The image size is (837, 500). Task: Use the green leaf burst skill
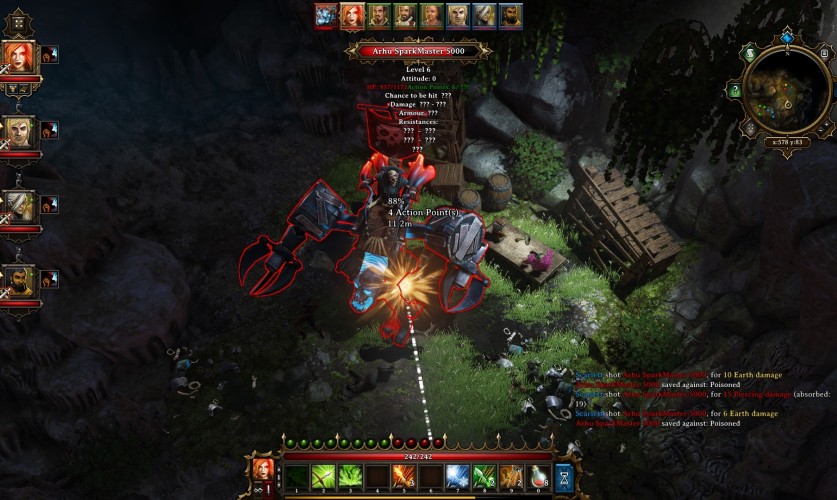pyautogui.click(x=350, y=476)
